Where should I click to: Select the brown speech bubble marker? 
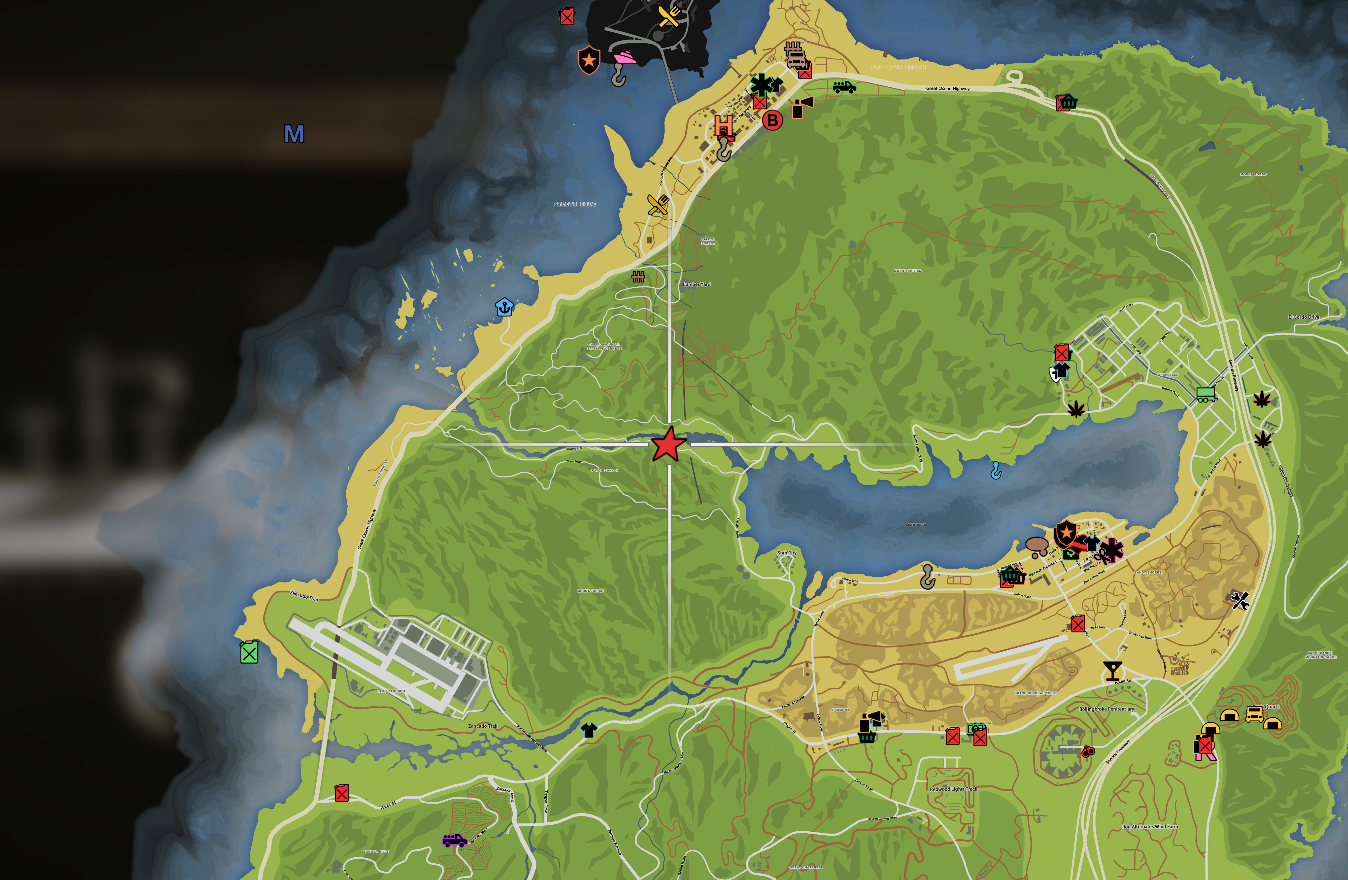(1037, 546)
